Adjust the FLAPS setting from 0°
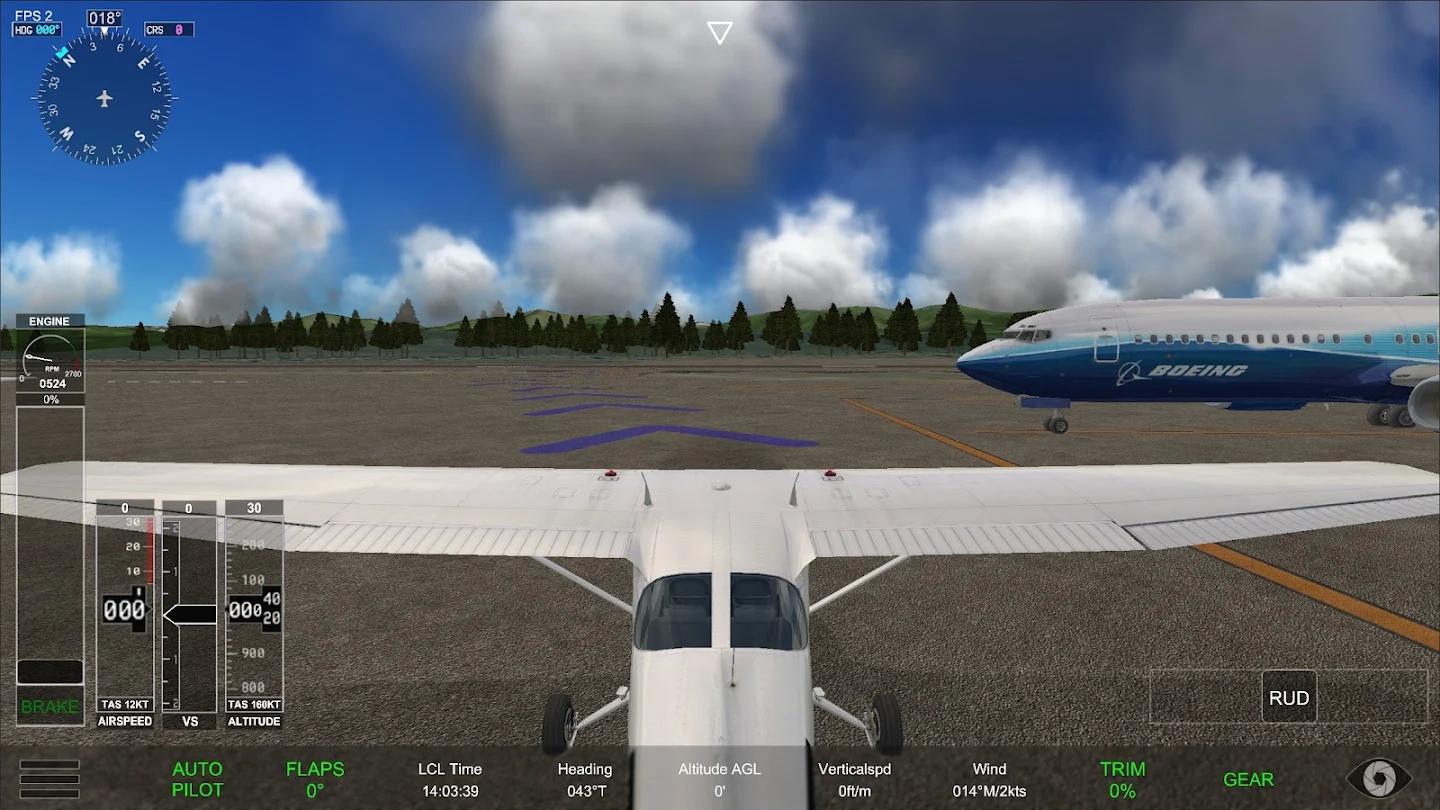 [315, 779]
